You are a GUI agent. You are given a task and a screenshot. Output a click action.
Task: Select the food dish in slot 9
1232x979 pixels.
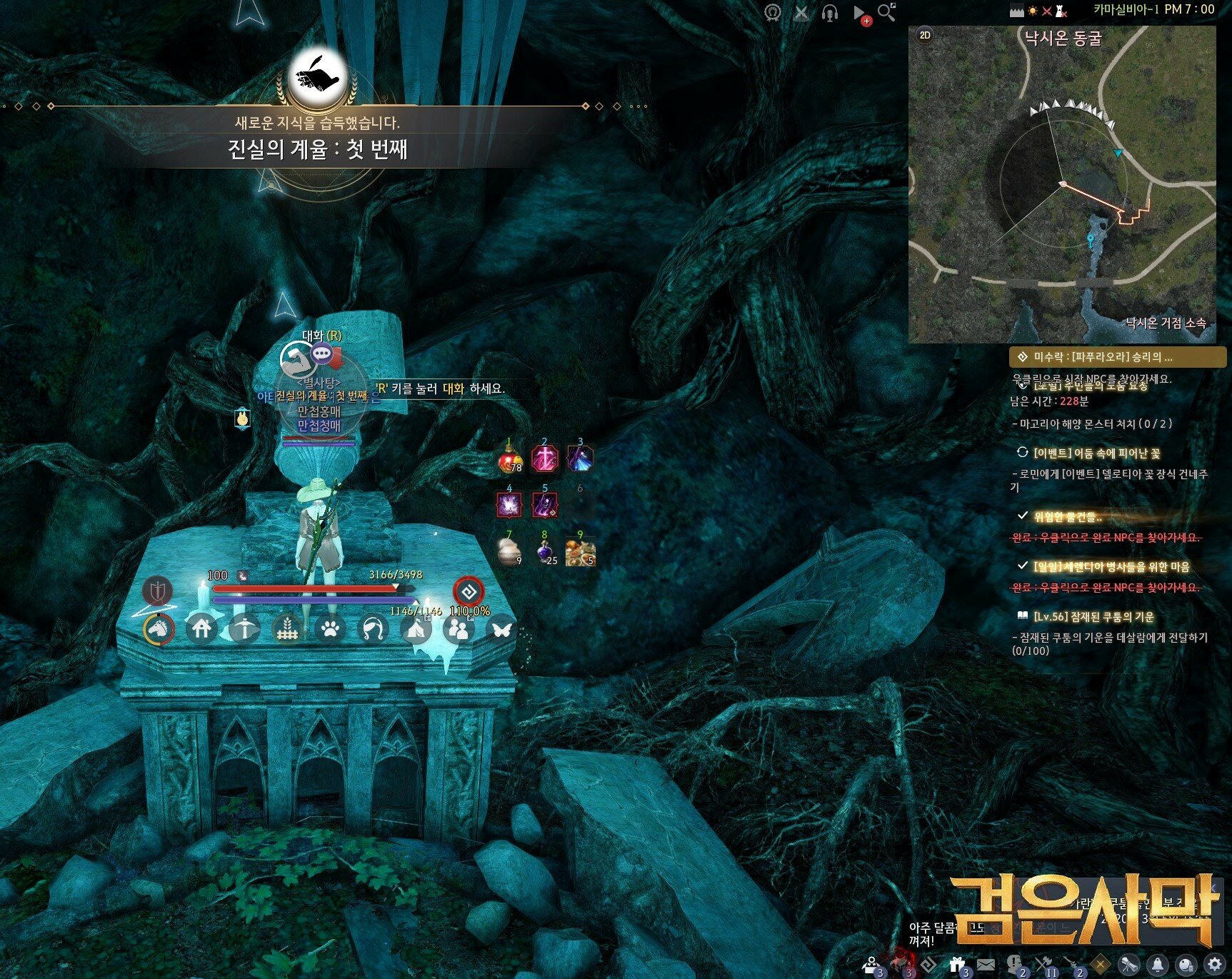click(x=580, y=552)
